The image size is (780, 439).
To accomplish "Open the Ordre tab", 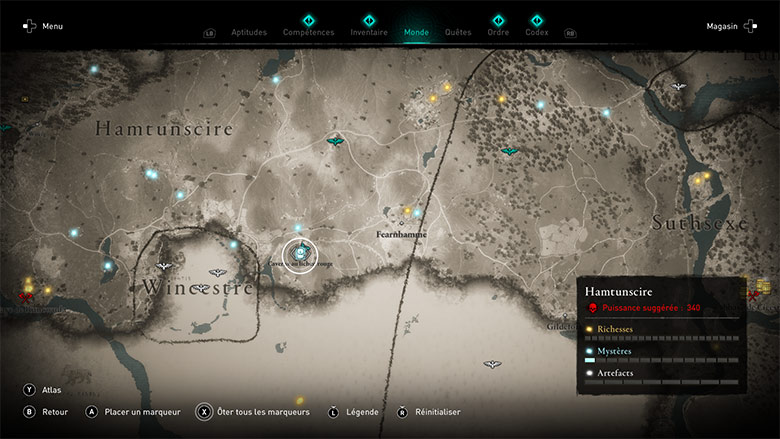I will point(498,32).
